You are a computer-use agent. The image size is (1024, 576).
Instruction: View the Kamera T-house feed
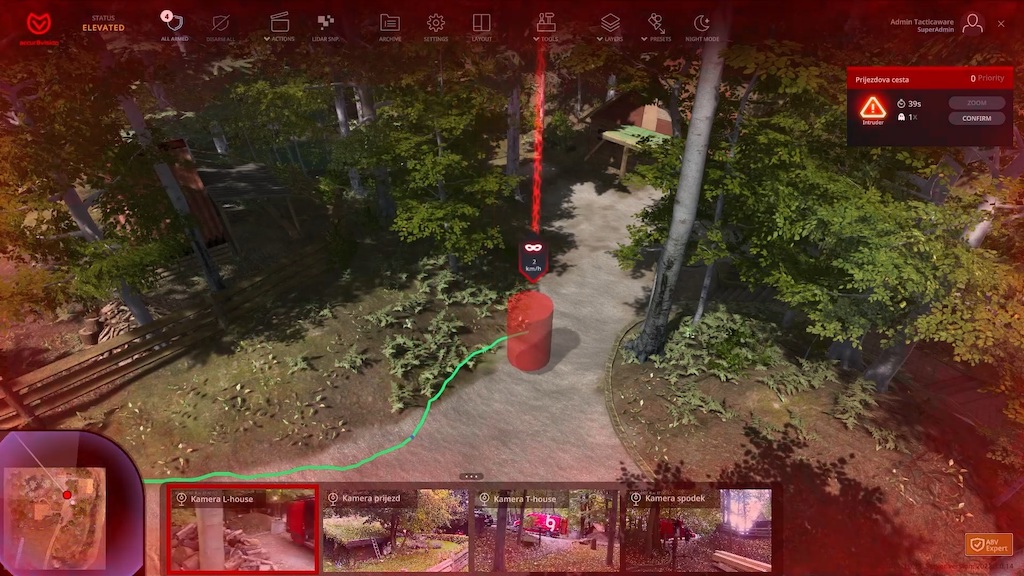point(546,529)
